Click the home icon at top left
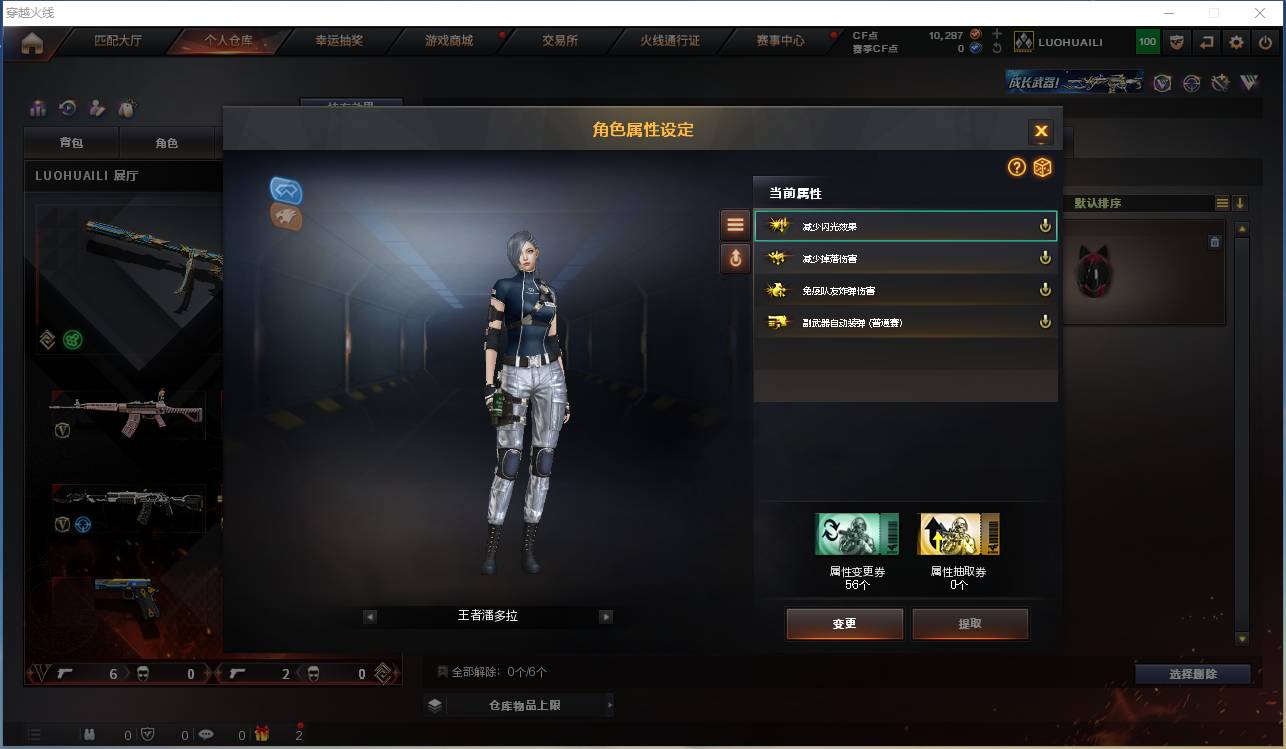Screen dimensions: 1286x749 [34, 42]
